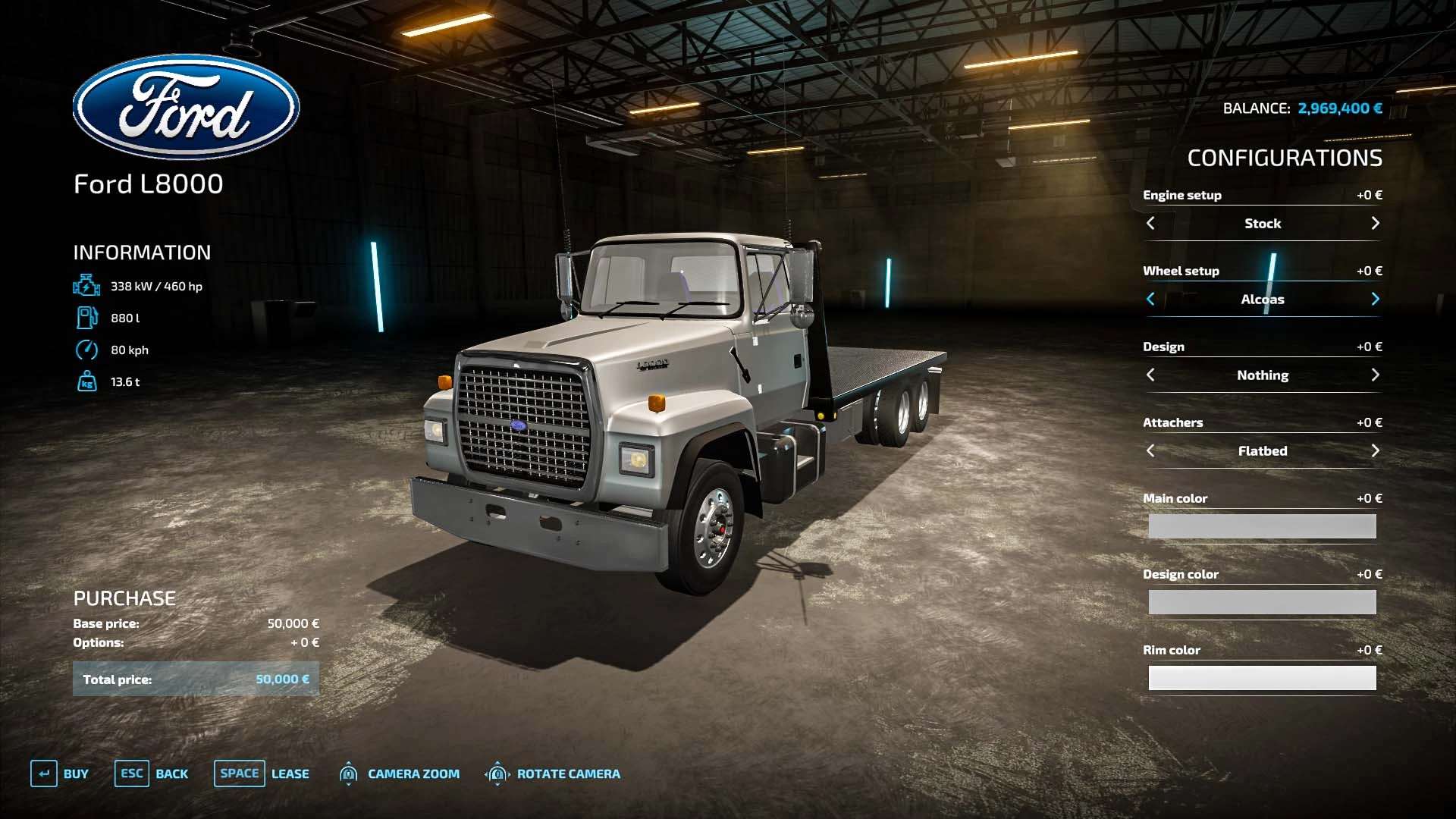Viewport: 1456px width, 819px height.
Task: Choose next Design option
Action: click(x=1375, y=375)
